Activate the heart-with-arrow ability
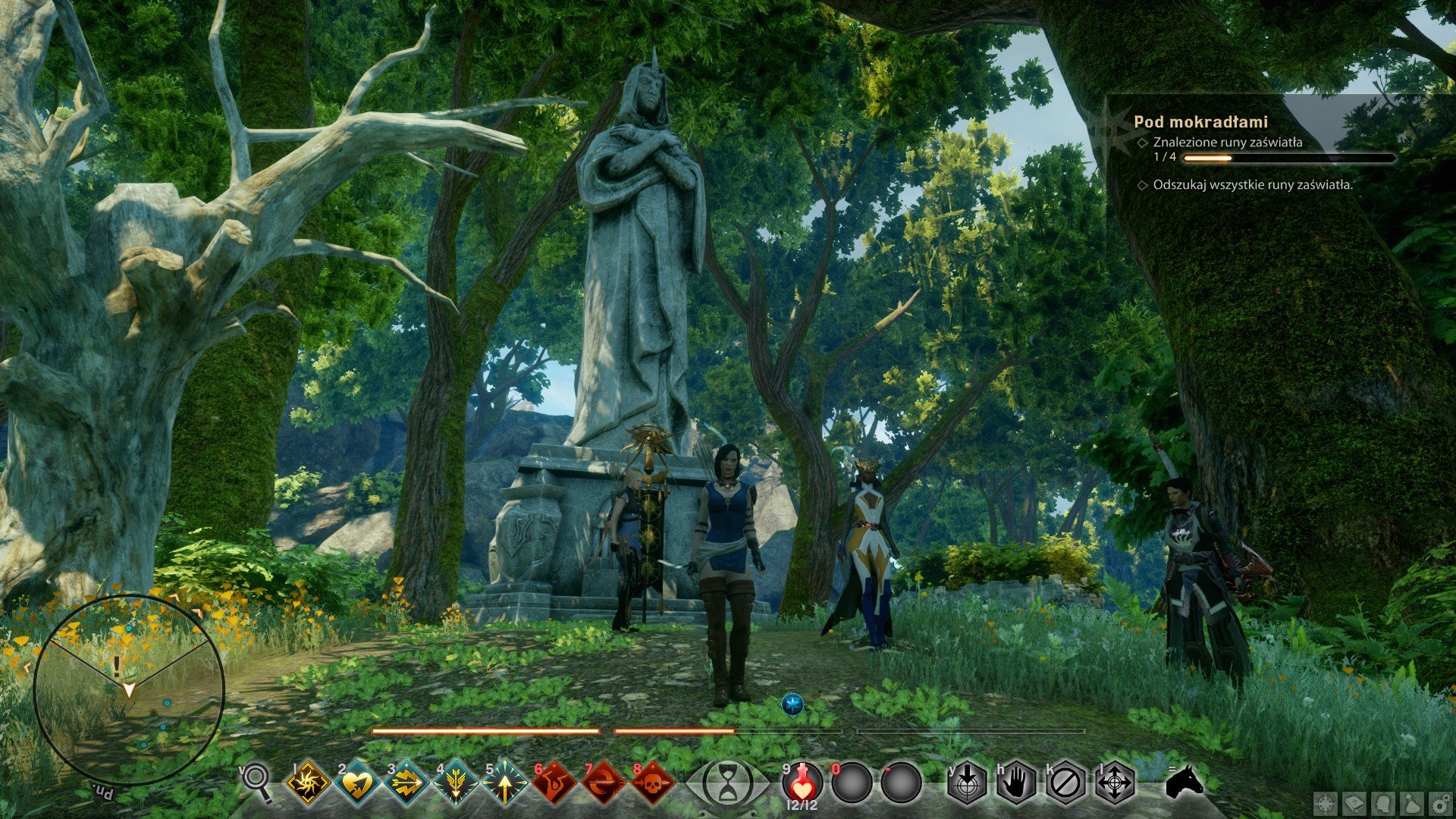Screen dimensions: 1456x819 click(x=357, y=783)
